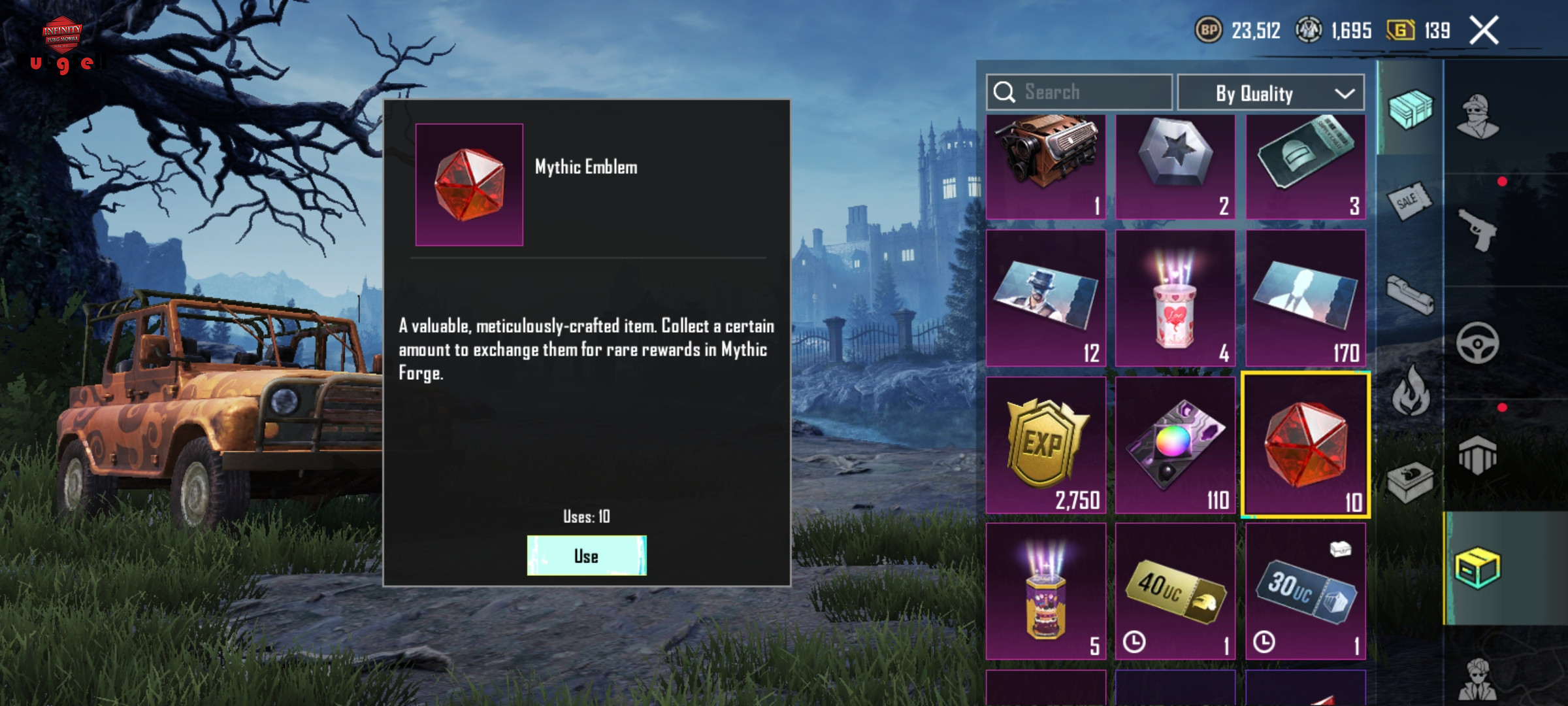Choose the purple birthday cake crate
Viewport: 1568px width, 706px height.
[1045, 591]
